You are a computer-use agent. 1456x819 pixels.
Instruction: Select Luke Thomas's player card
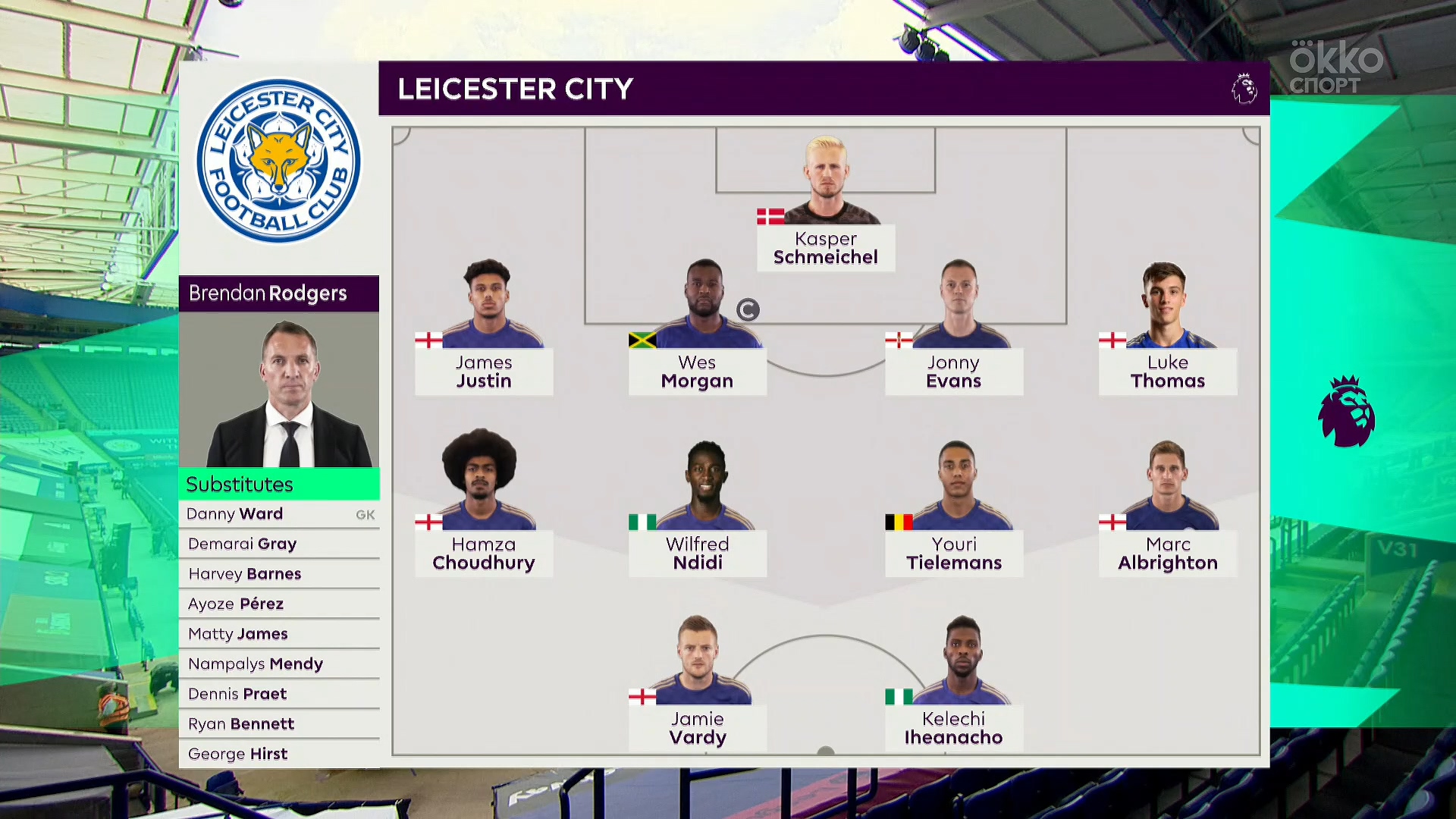click(x=1167, y=372)
